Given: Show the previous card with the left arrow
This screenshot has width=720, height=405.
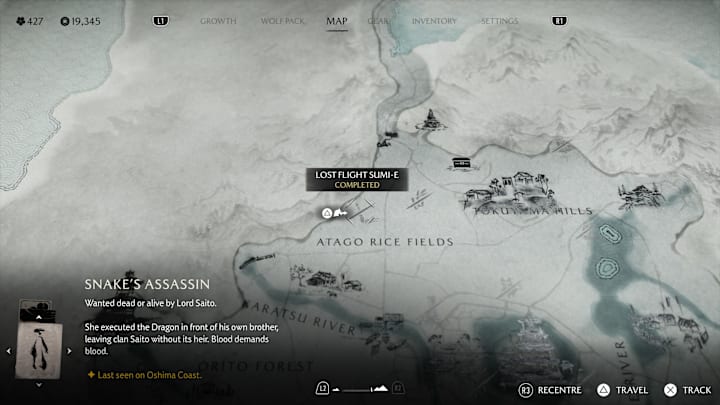Looking at the screenshot, I should click(x=10, y=351).
